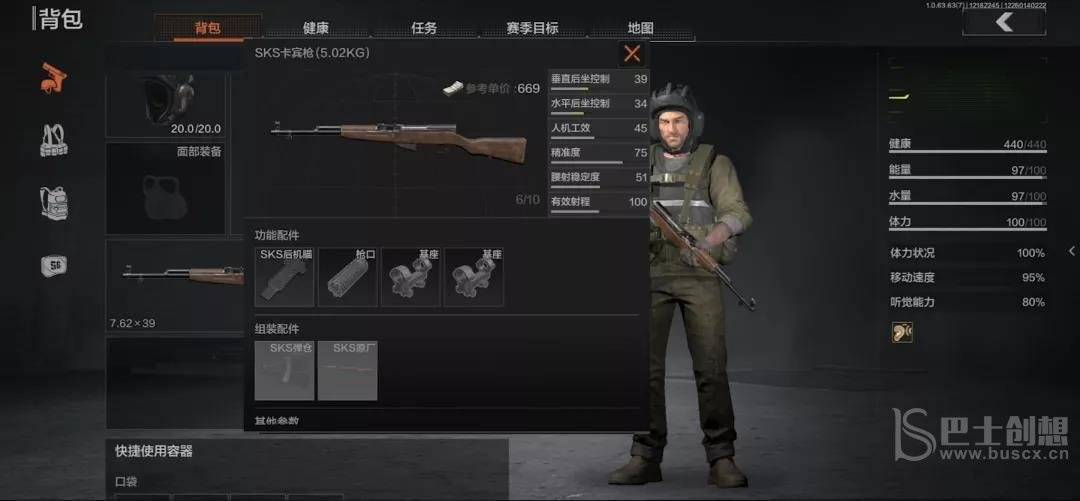1080x501 pixels.
Task: Select the SKS后机匣 attachment slot
Action: (286, 277)
